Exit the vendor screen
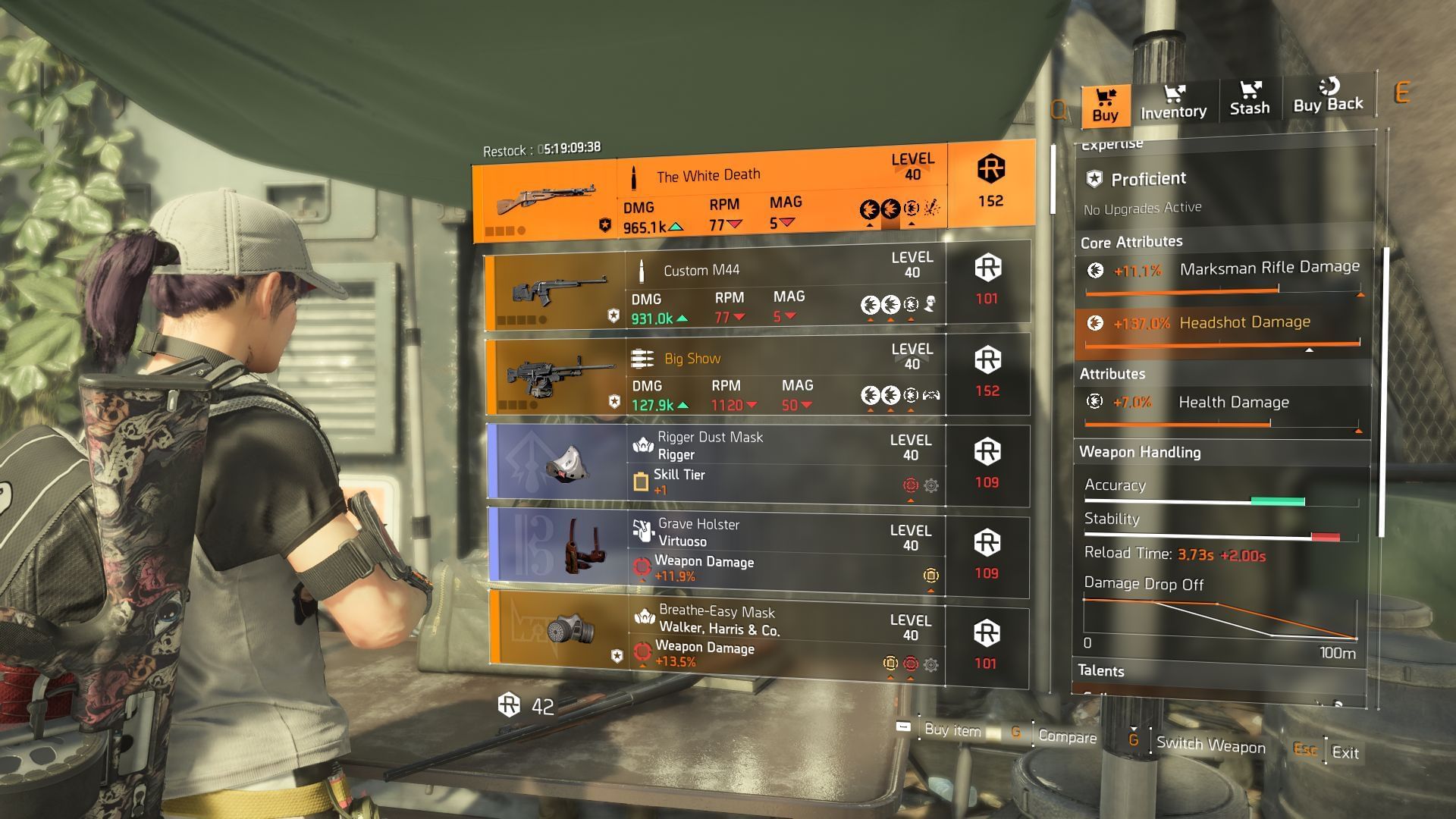Screen dimensions: 1456x819 coord(1345,752)
